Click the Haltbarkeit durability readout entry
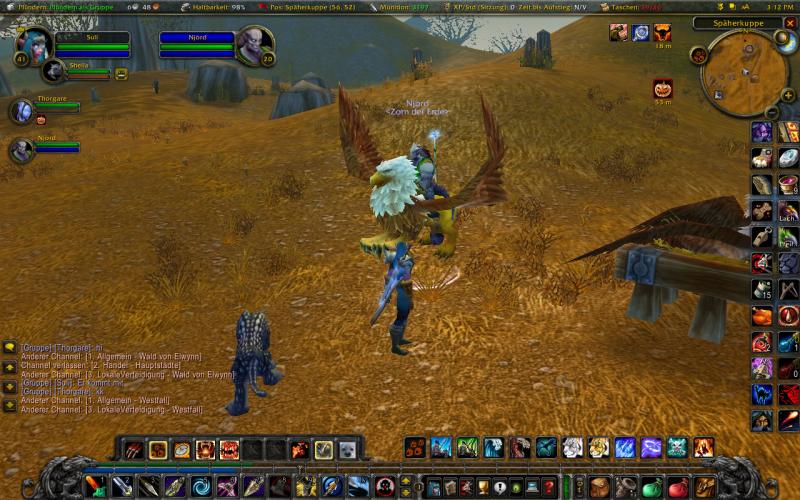This screenshot has width=800, height=500. click(x=217, y=6)
